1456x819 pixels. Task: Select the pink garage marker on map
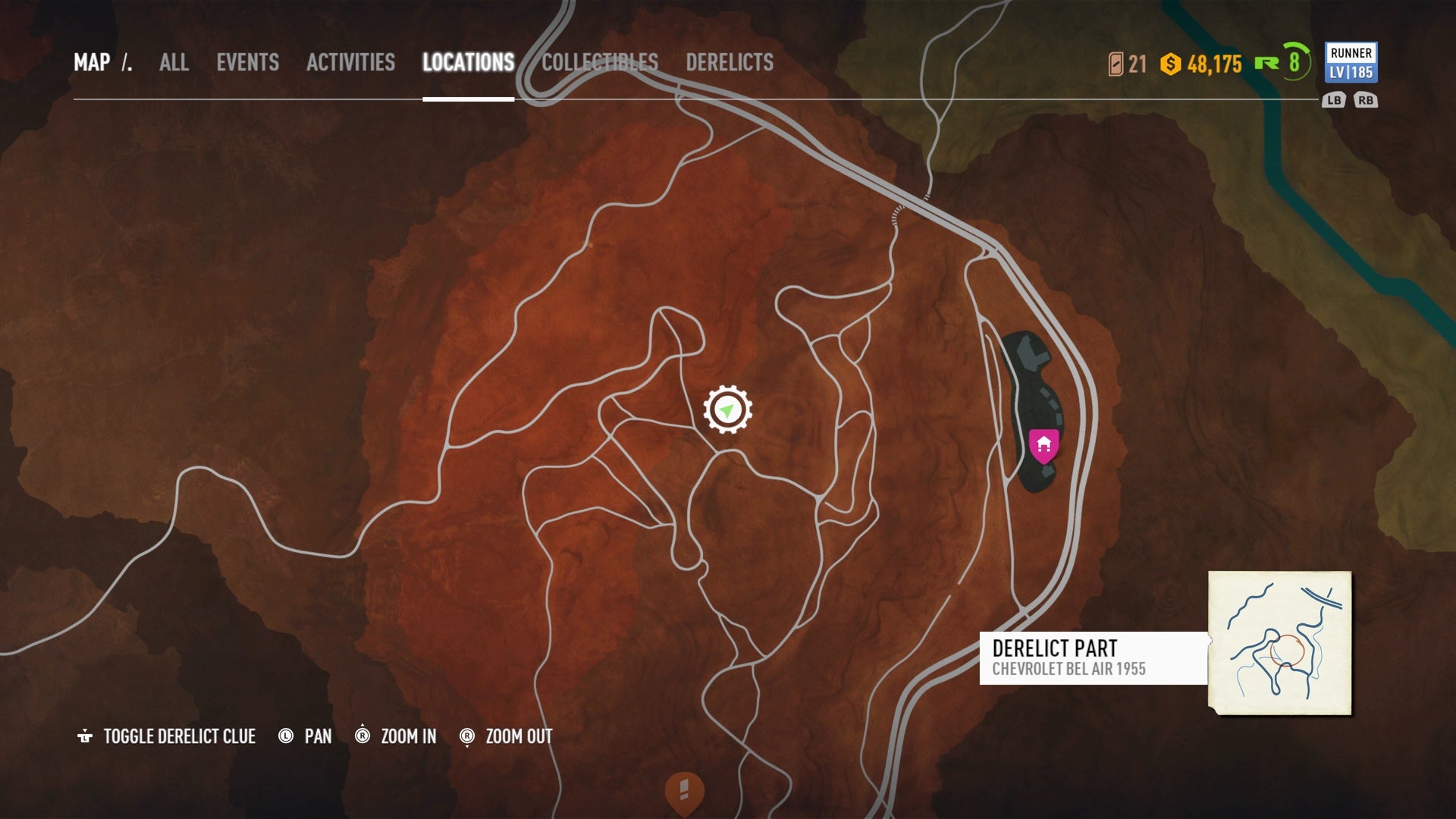[1043, 445]
